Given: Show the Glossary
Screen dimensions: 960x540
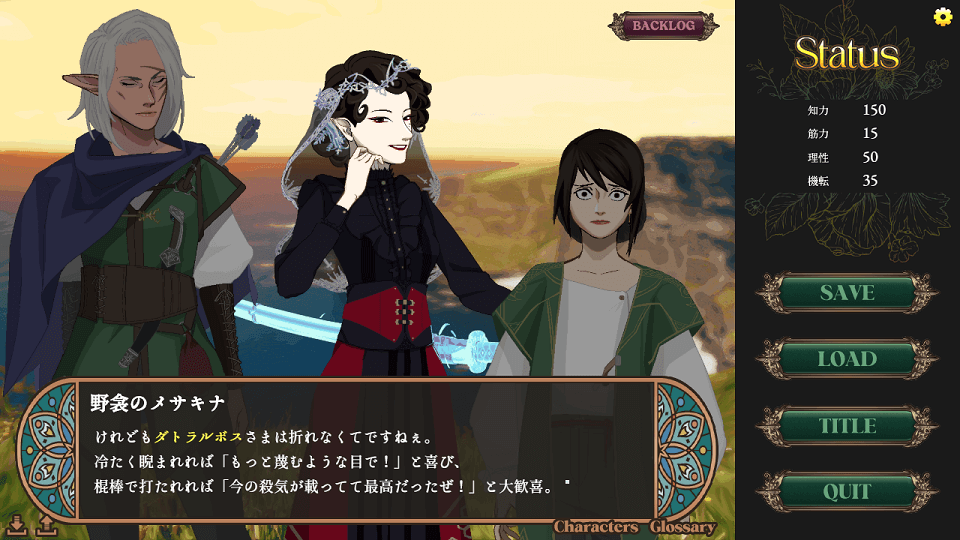Looking at the screenshot, I should tap(683, 527).
